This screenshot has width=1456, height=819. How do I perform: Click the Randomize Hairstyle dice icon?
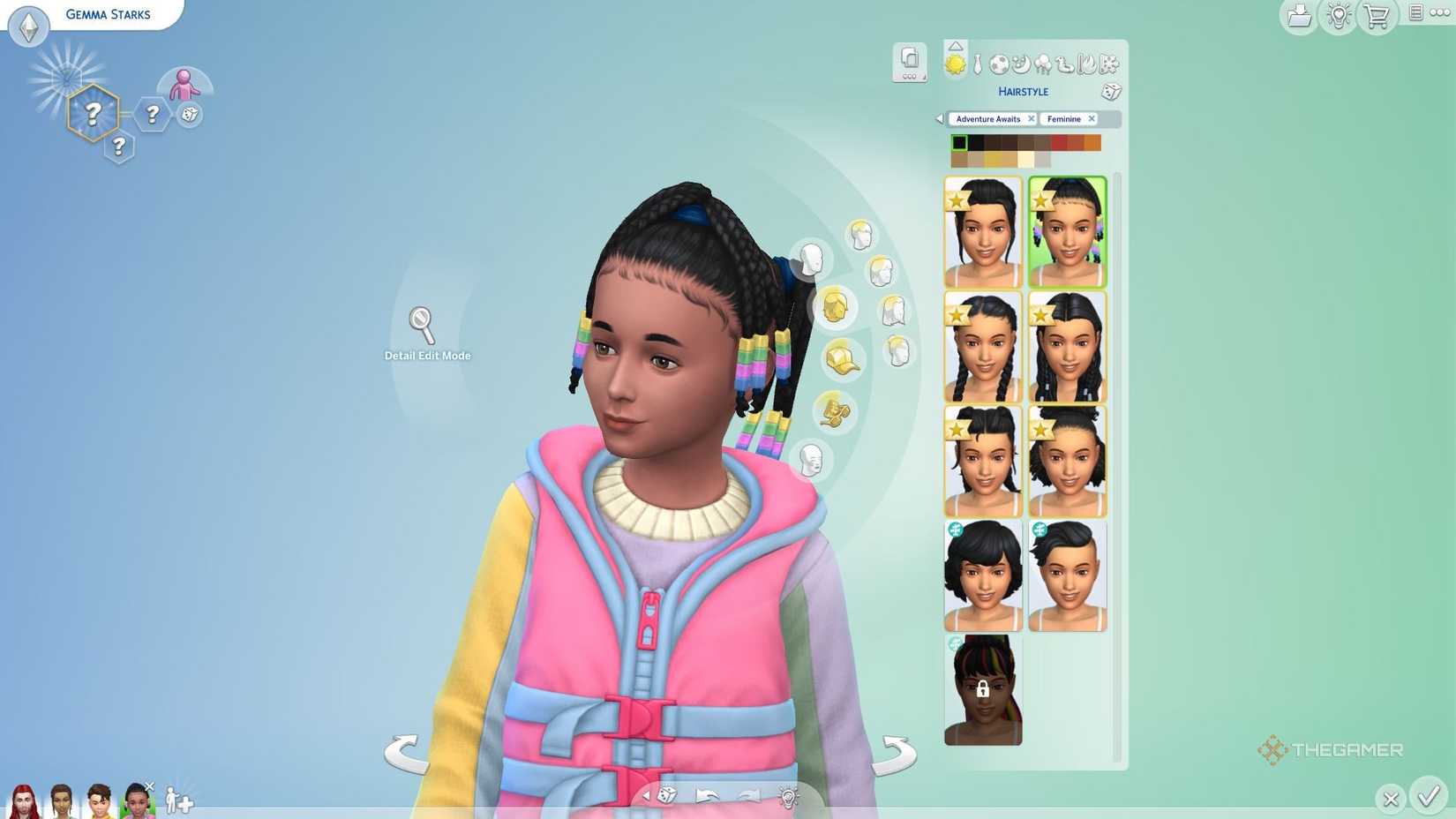point(1111,92)
